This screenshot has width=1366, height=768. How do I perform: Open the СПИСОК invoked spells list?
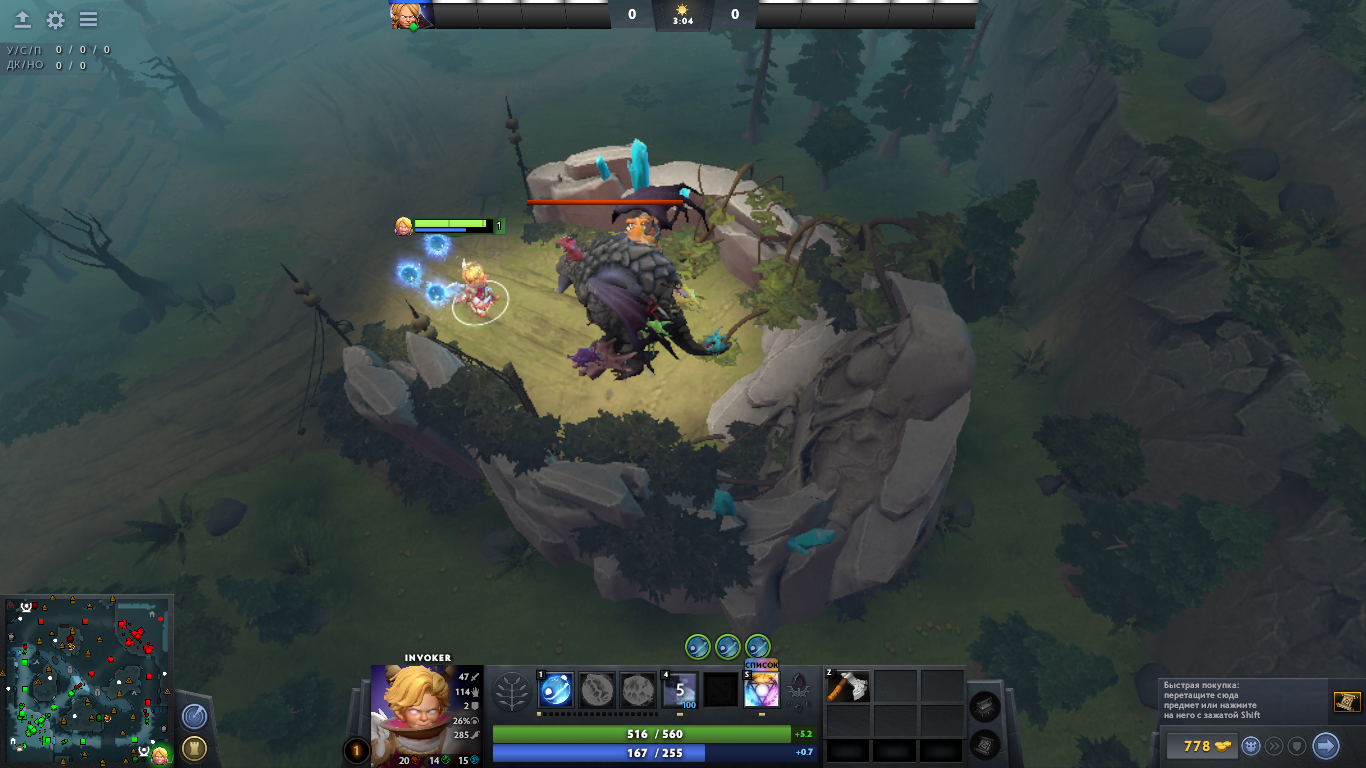(x=762, y=663)
